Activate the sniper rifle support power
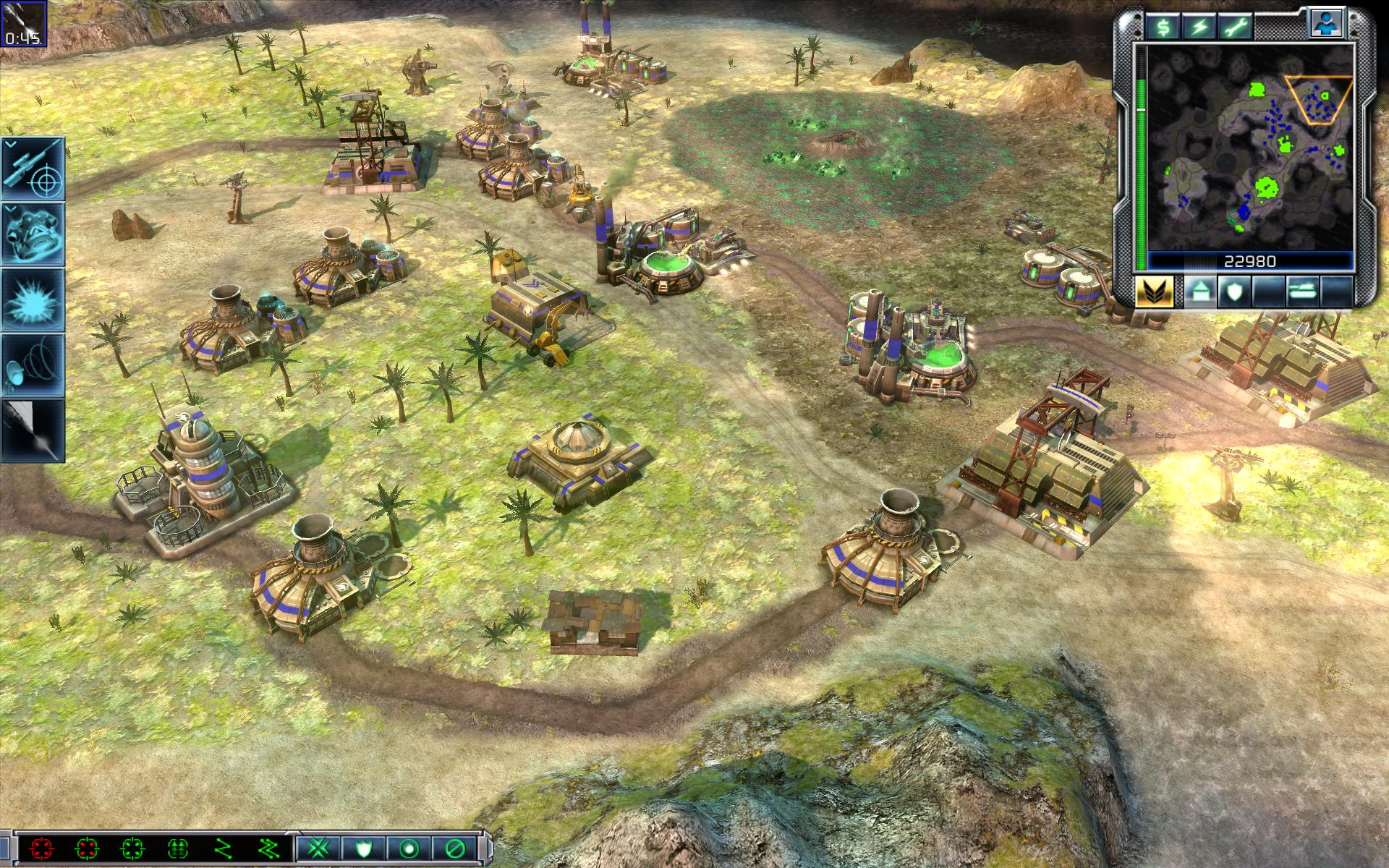 [33, 169]
